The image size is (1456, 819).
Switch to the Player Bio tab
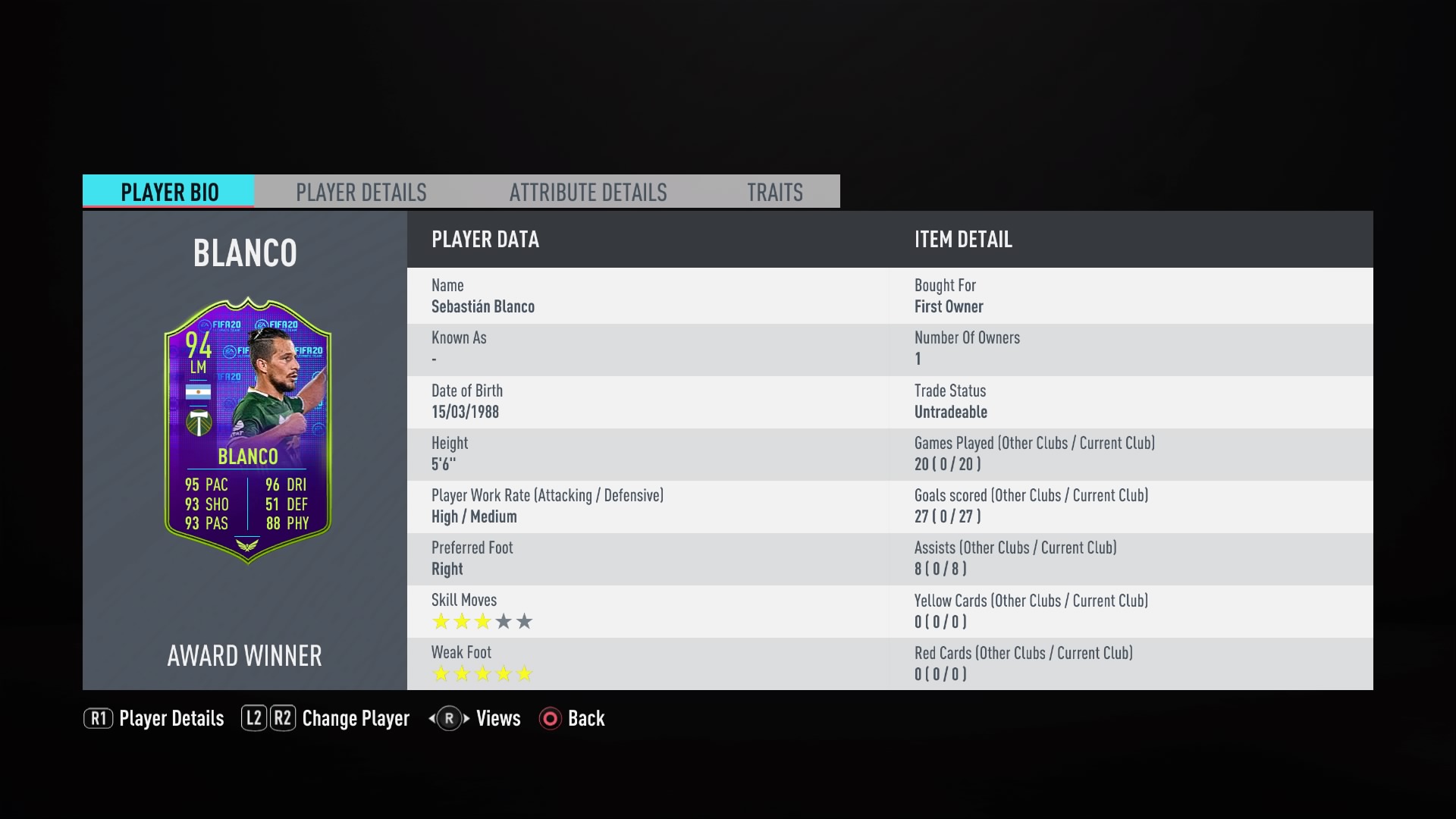pos(168,192)
